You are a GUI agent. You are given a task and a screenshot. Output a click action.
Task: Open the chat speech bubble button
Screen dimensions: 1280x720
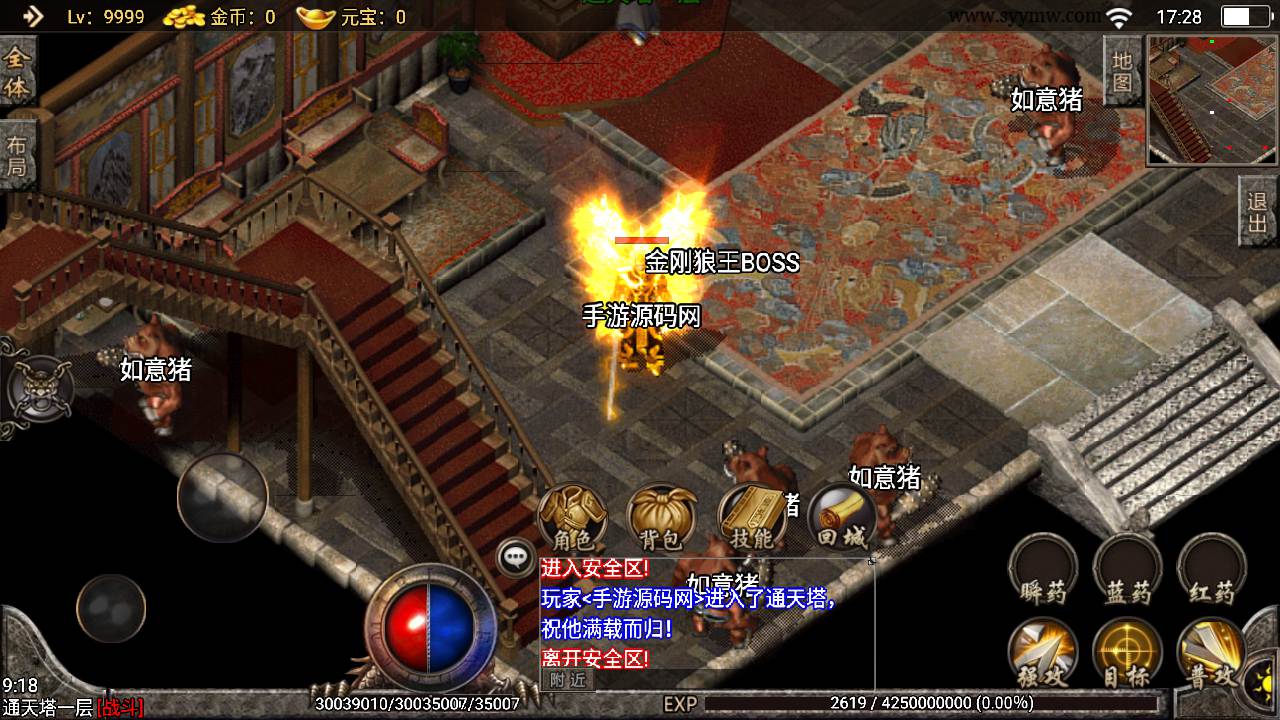pyautogui.click(x=516, y=558)
